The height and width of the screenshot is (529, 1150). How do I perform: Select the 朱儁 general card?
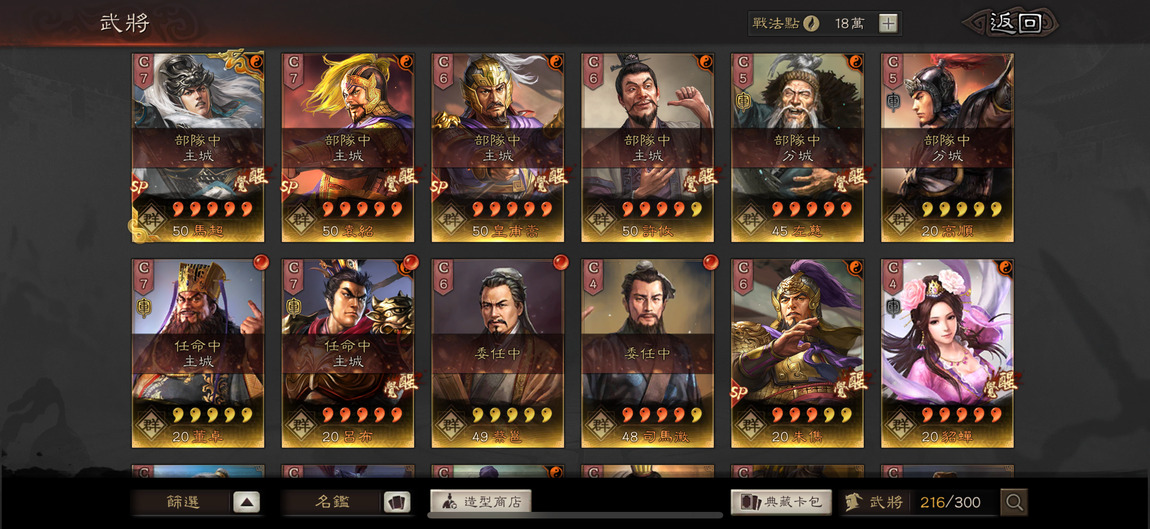coord(797,353)
